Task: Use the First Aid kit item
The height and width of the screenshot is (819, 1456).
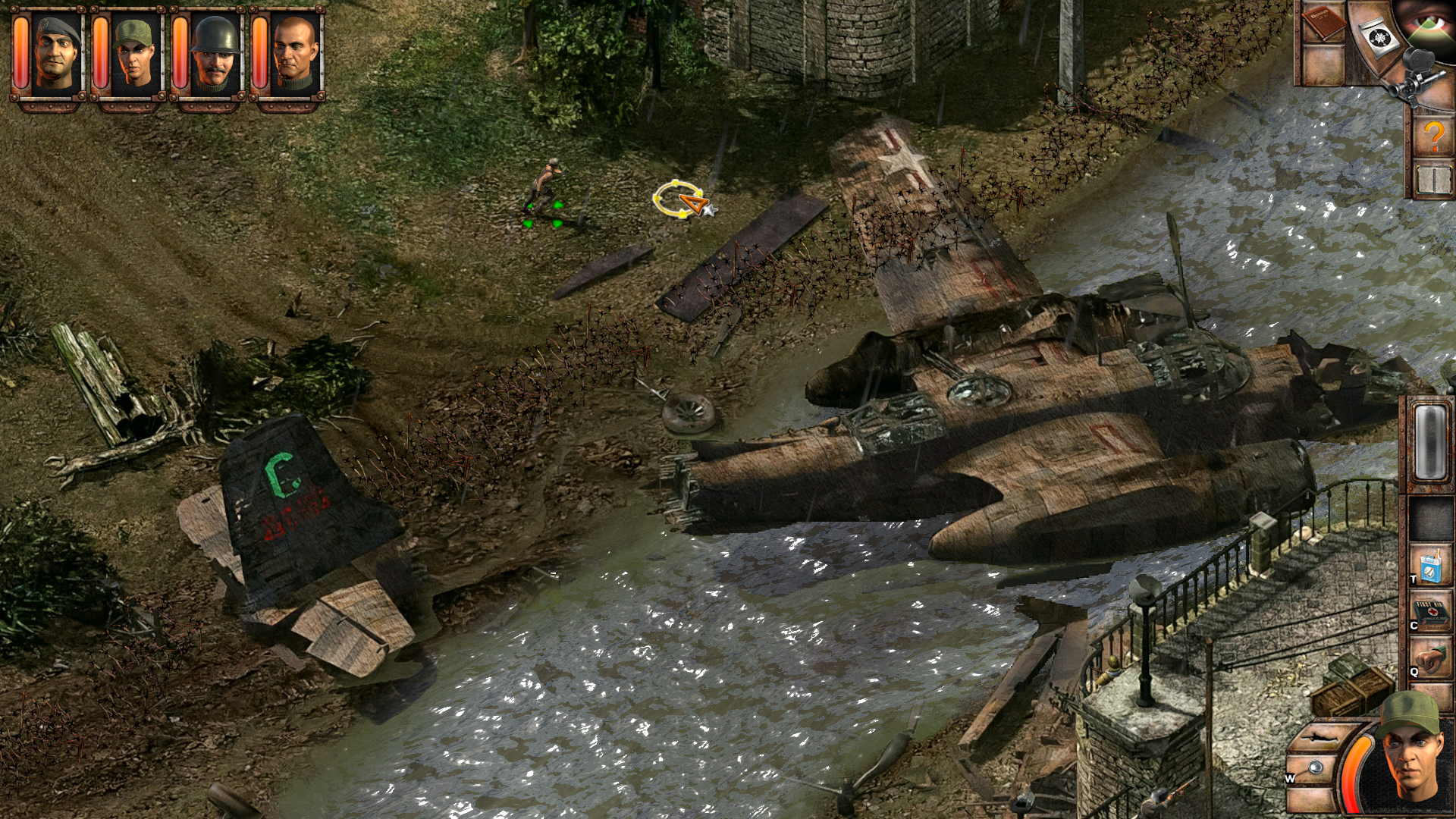Action: coord(1429,611)
